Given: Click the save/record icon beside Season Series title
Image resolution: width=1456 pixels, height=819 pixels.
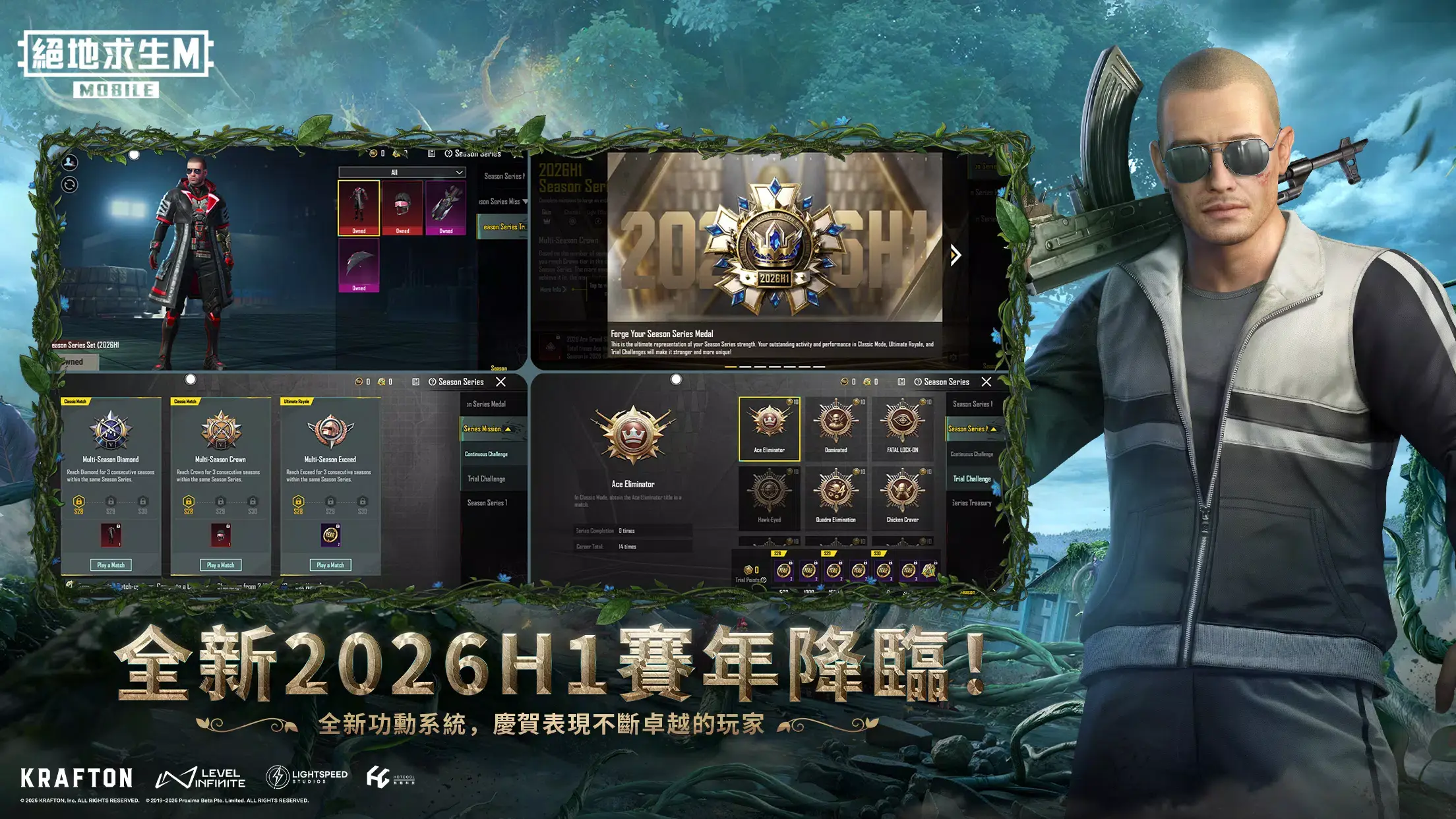Looking at the screenshot, I should click(x=901, y=381).
